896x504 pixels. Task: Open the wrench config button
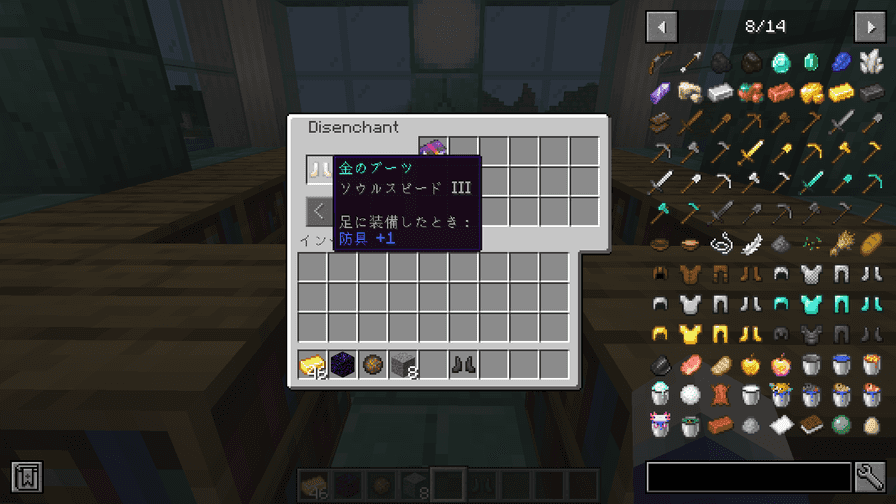coord(869,477)
